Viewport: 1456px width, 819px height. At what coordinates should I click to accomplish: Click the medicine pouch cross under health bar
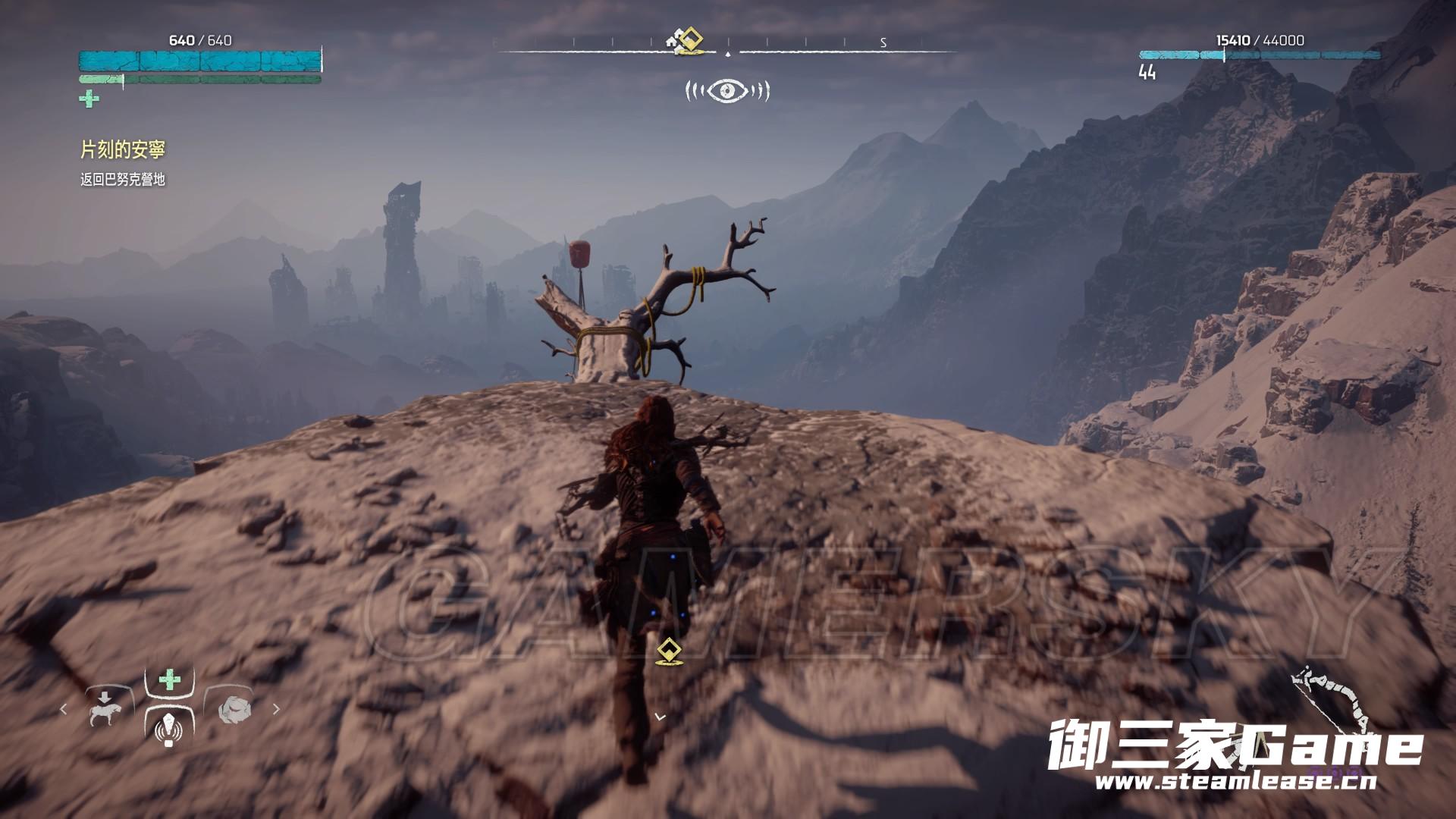(89, 99)
